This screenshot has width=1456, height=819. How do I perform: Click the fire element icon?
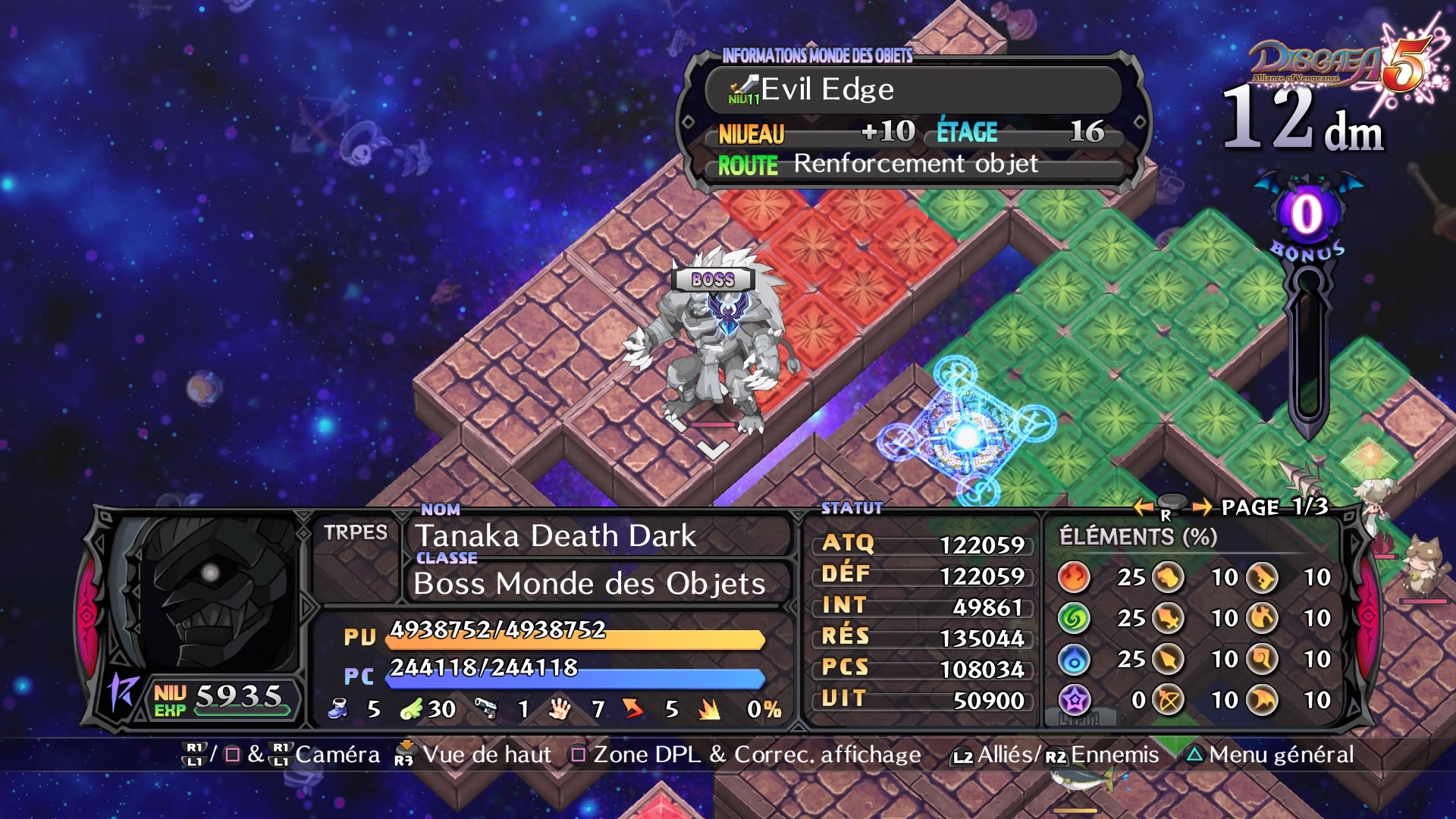(x=1074, y=577)
